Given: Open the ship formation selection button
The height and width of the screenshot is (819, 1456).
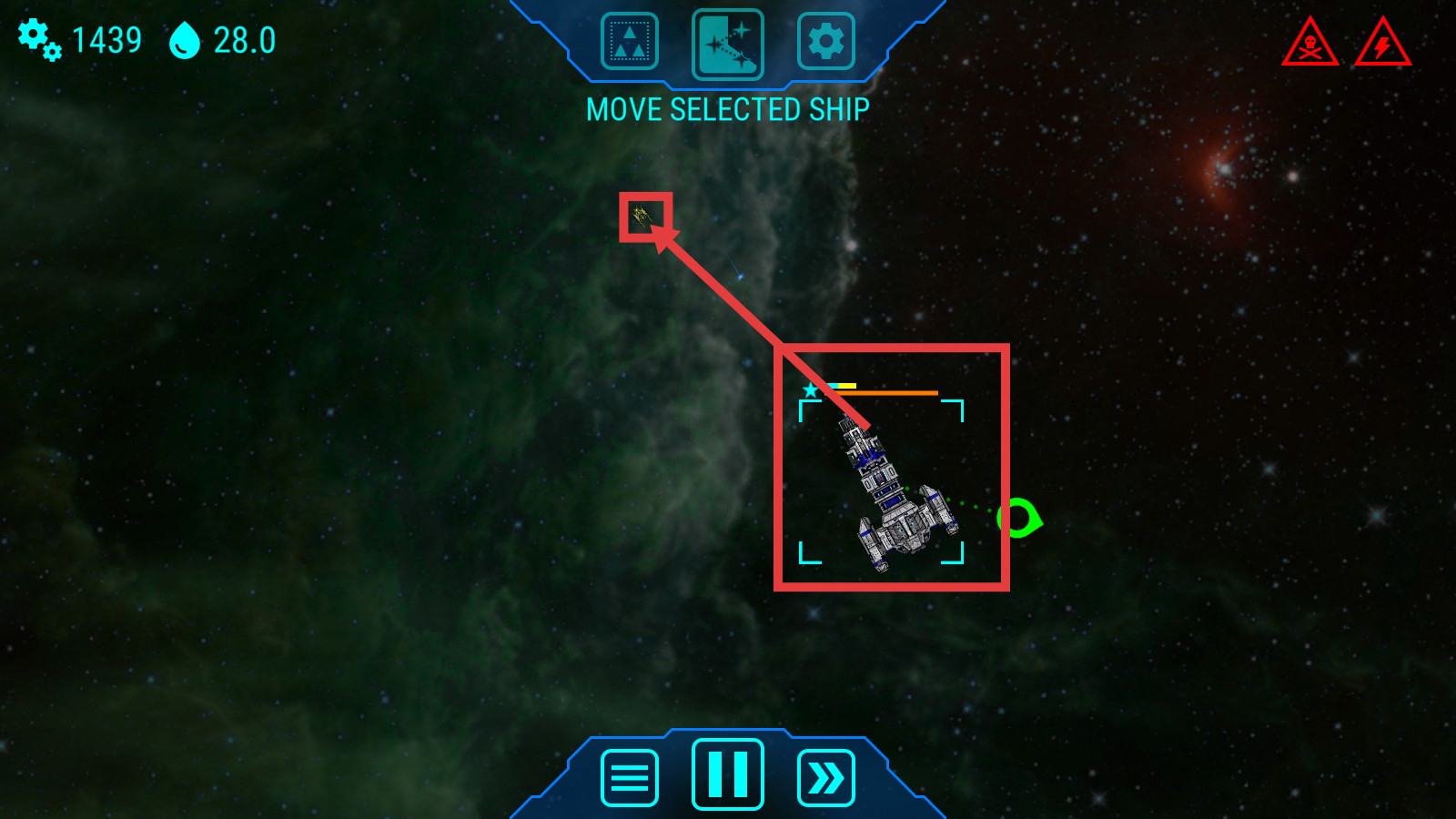Looking at the screenshot, I should point(629,42).
